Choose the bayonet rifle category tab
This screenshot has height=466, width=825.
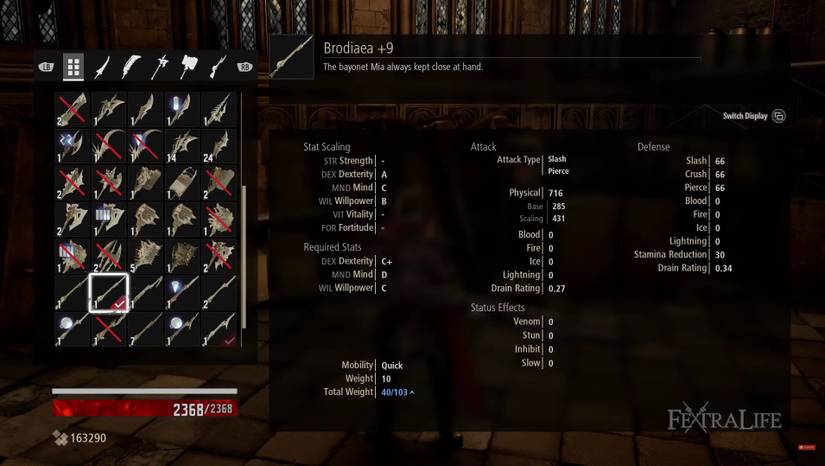click(217, 67)
